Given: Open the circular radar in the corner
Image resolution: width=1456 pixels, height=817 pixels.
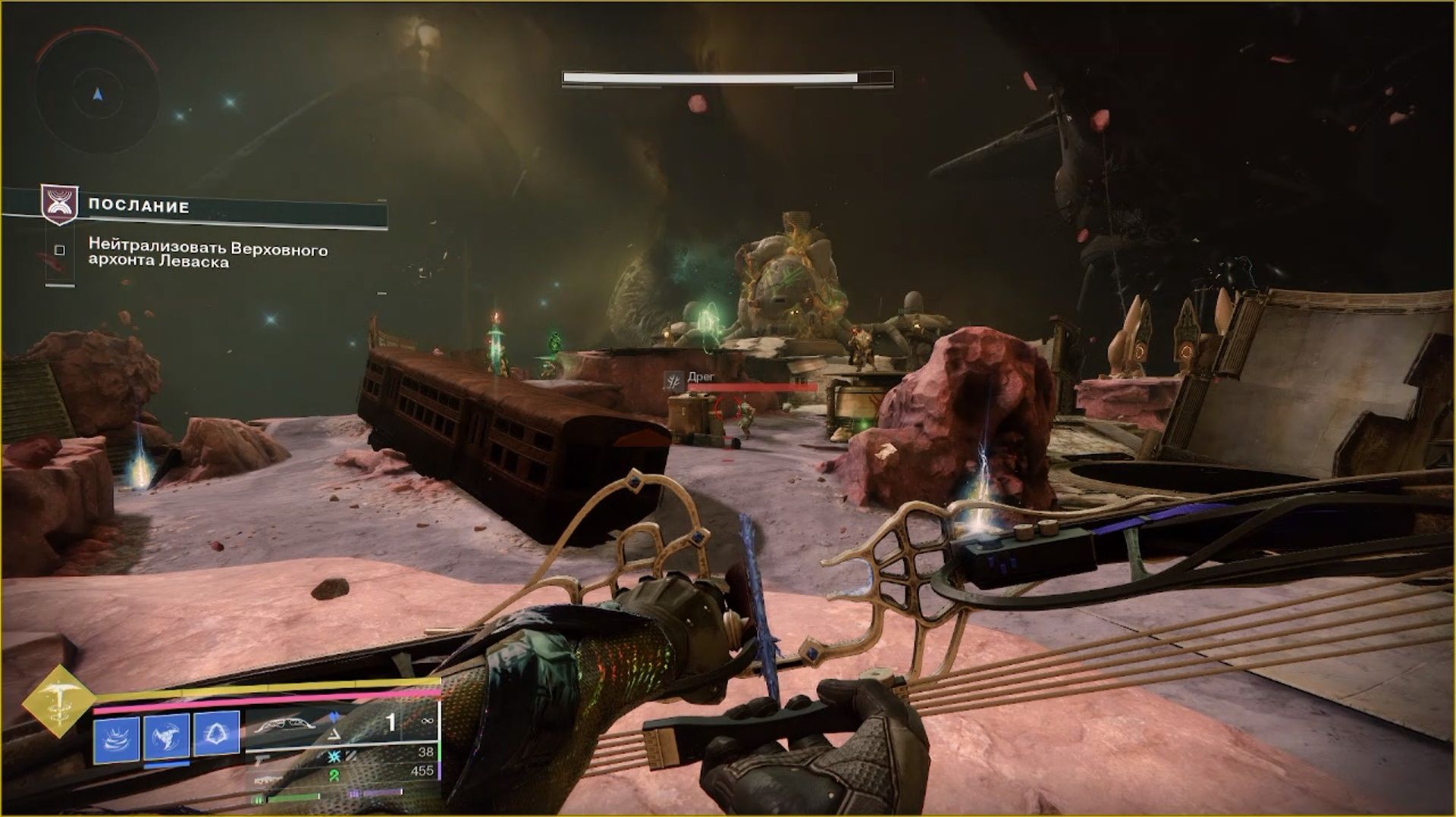Looking at the screenshot, I should tap(97, 95).
